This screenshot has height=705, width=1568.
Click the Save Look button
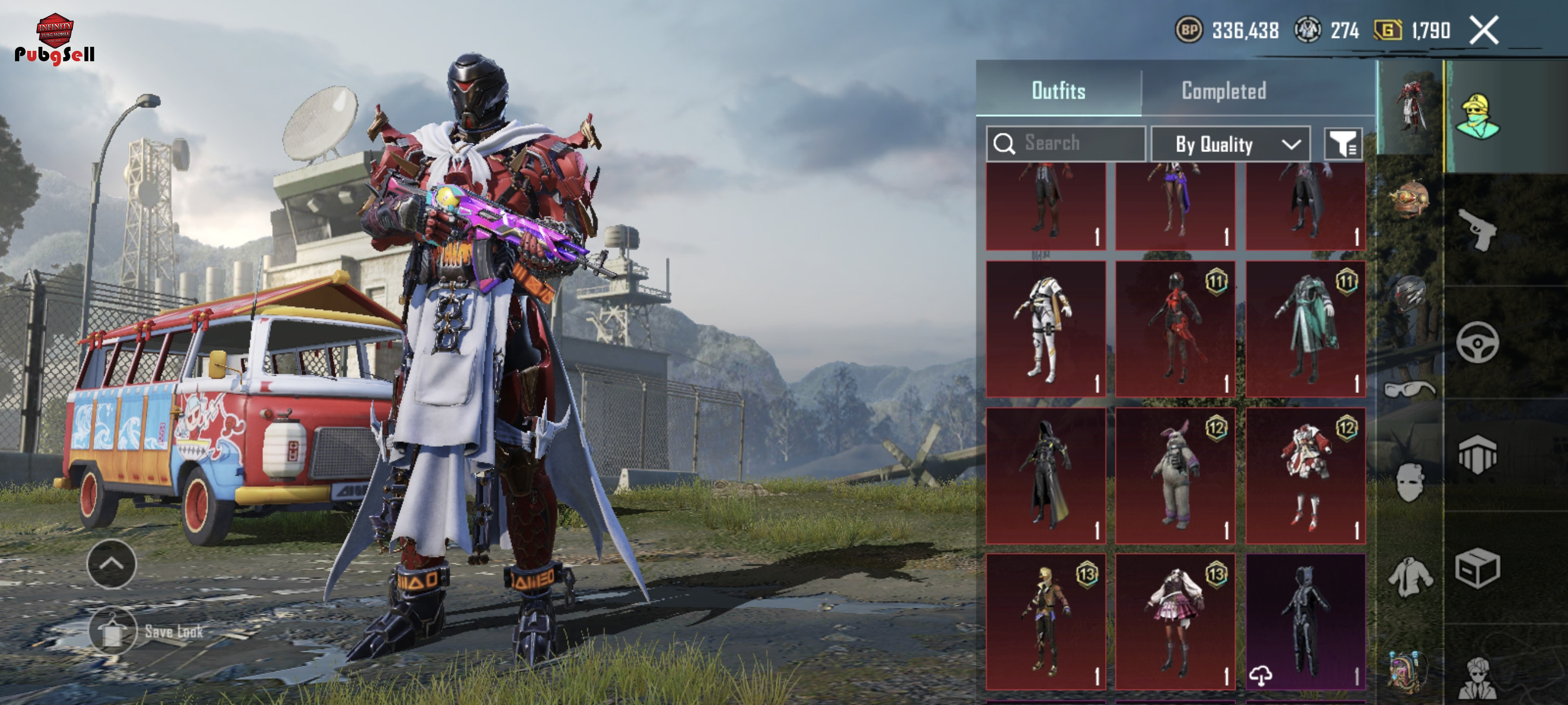coord(113,631)
